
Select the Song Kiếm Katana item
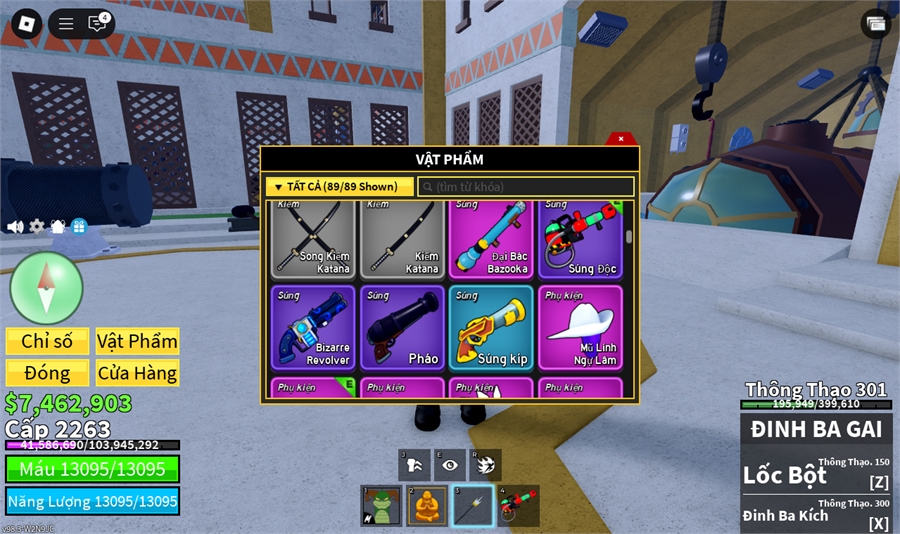pos(313,239)
